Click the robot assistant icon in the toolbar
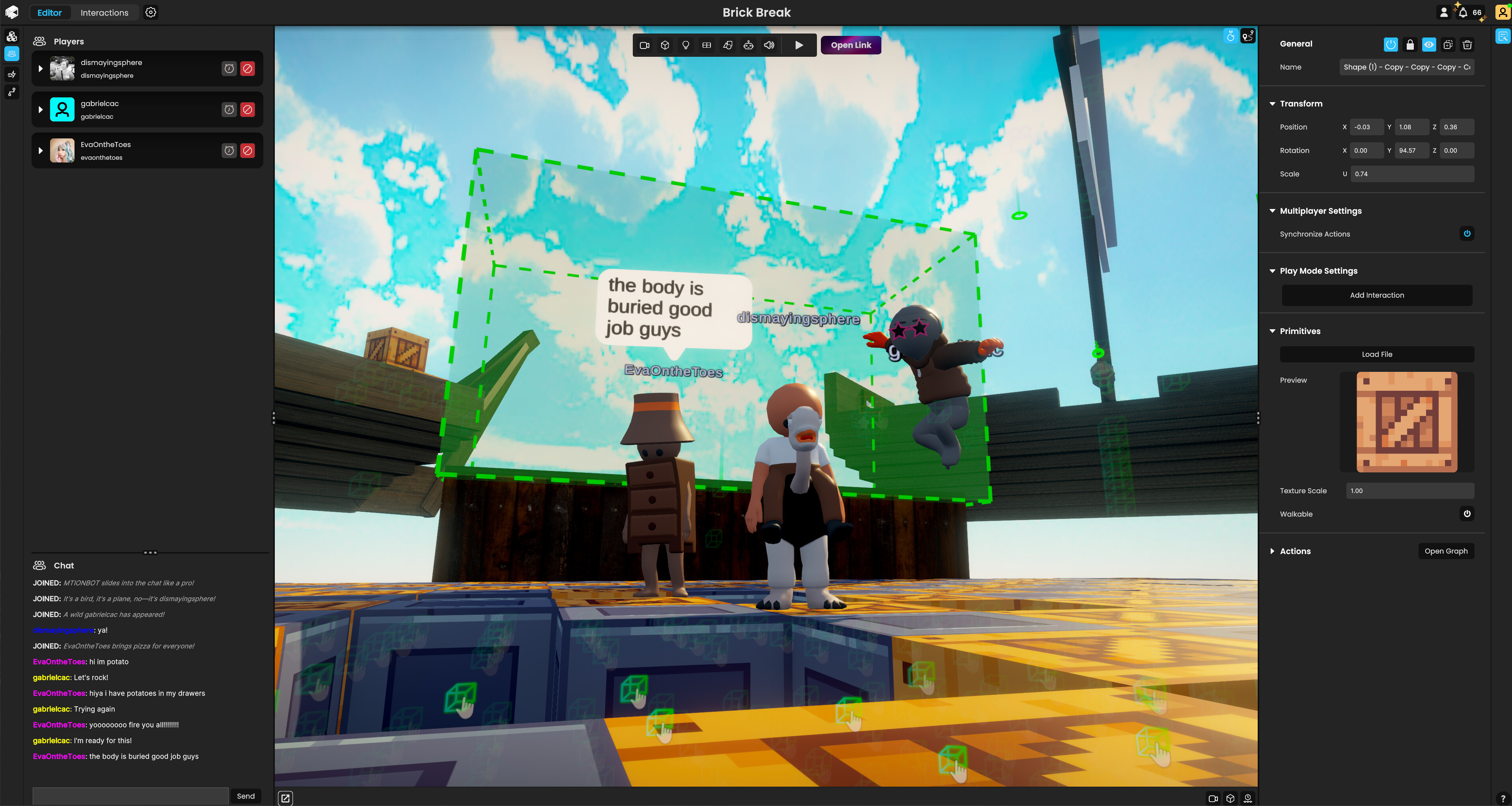Screen dimensions: 1512x806 [x=748, y=45]
